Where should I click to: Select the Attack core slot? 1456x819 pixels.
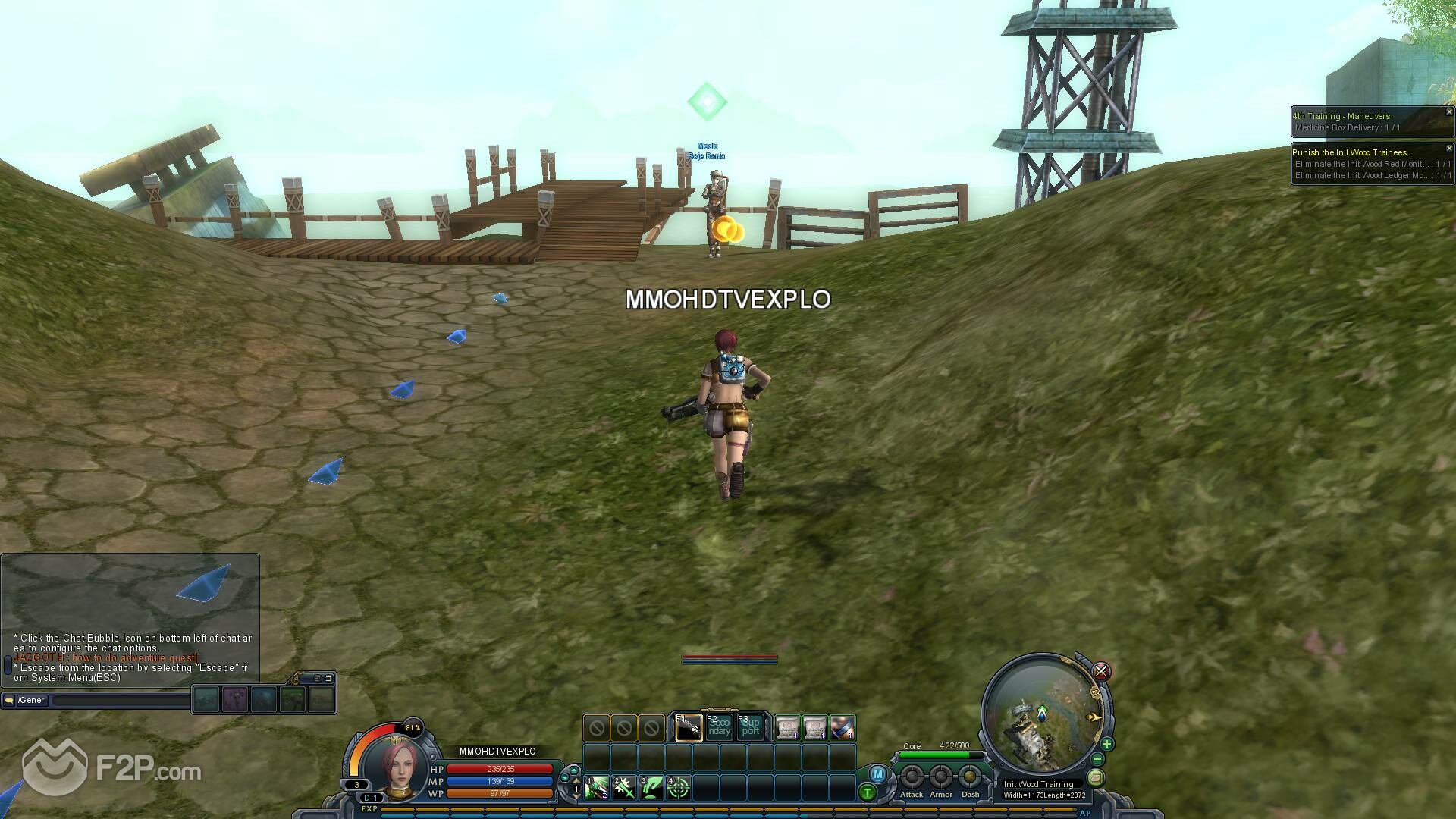coord(912,777)
